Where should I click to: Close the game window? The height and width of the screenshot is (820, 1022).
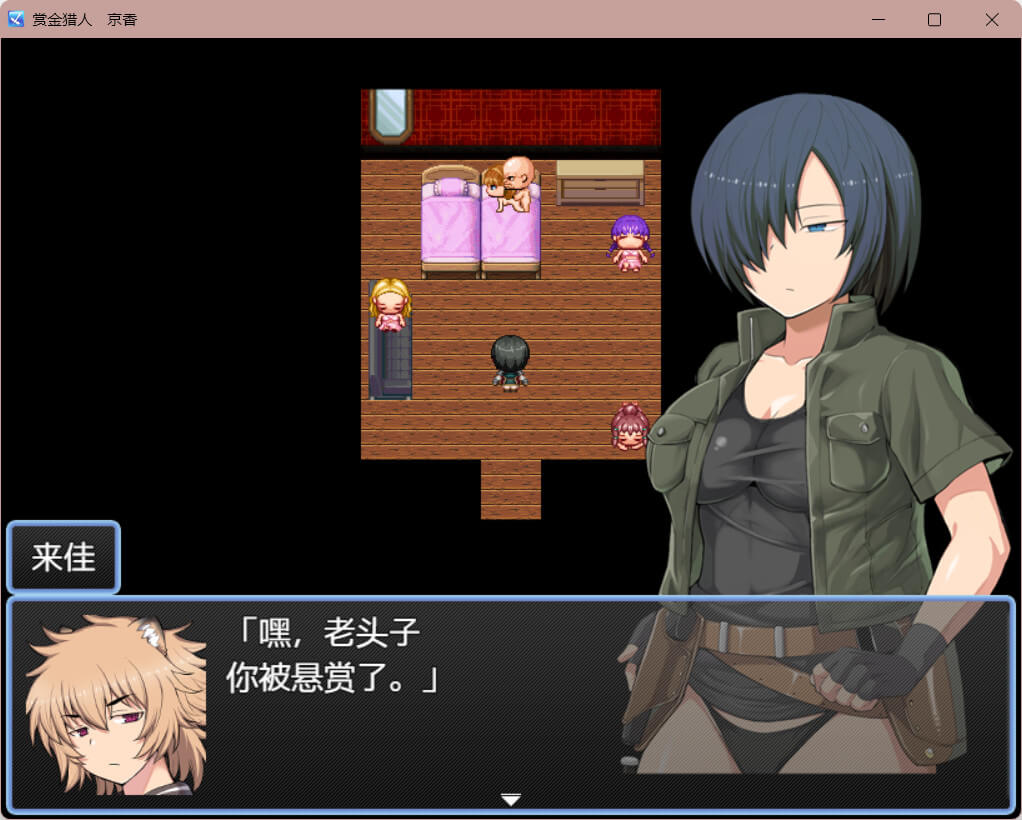click(x=991, y=20)
